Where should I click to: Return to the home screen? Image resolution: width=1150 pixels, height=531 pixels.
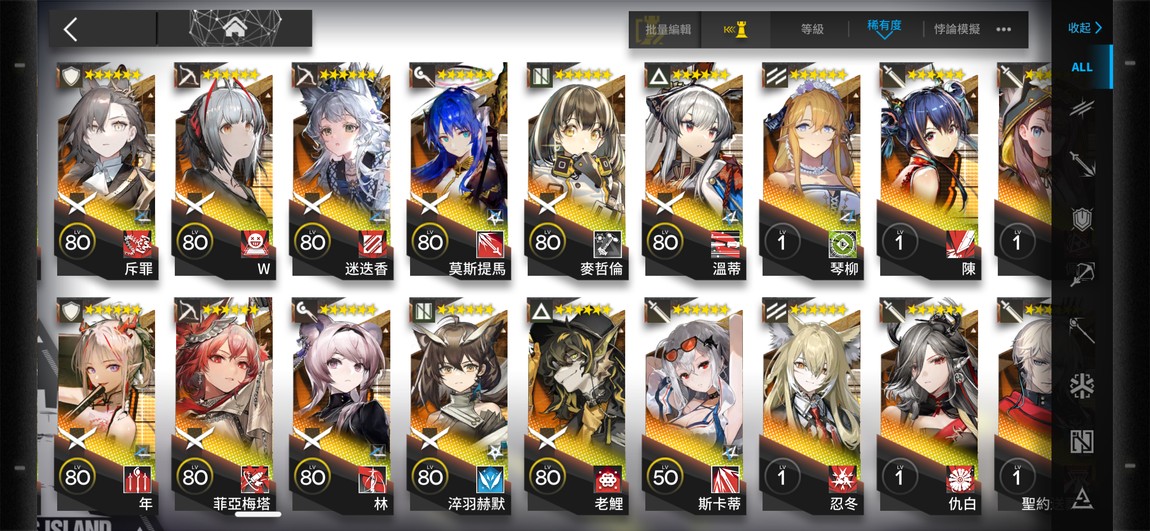[x=236, y=28]
